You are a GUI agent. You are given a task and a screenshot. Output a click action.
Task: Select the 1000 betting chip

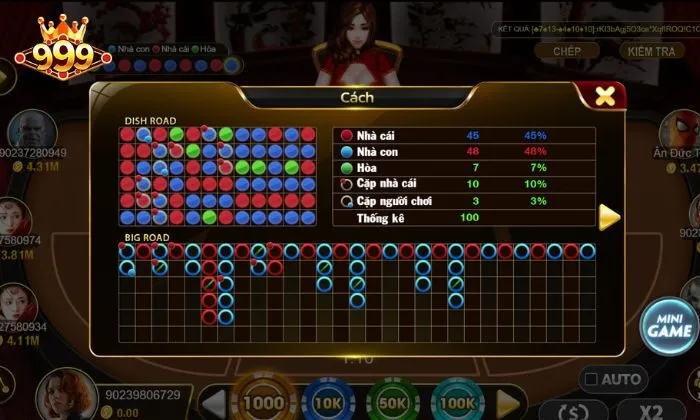(265, 402)
